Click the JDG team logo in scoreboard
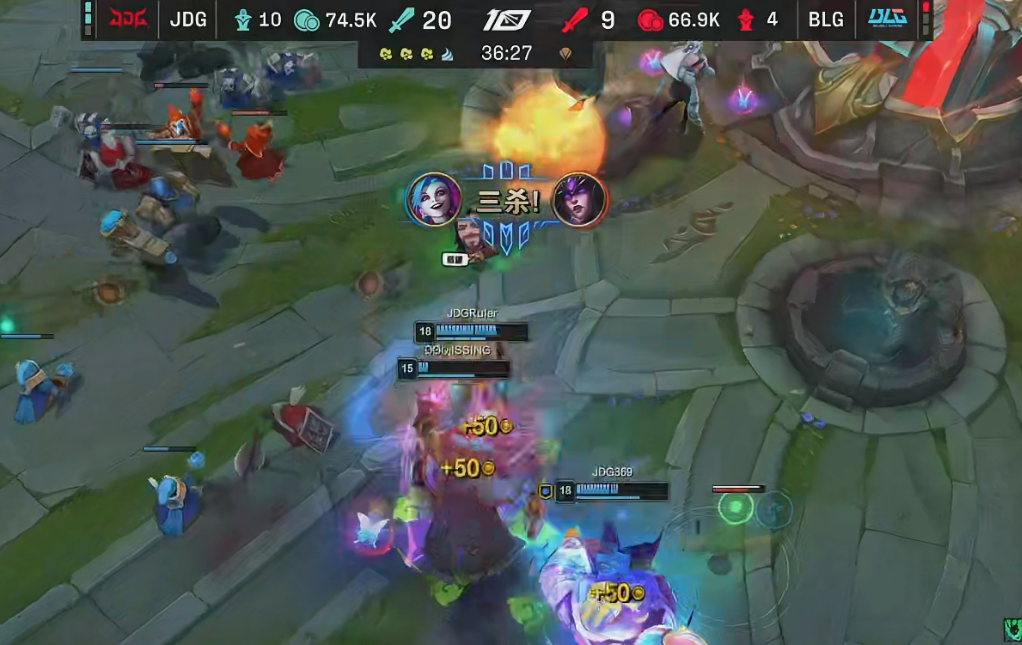The height and width of the screenshot is (645, 1022). click(x=128, y=20)
